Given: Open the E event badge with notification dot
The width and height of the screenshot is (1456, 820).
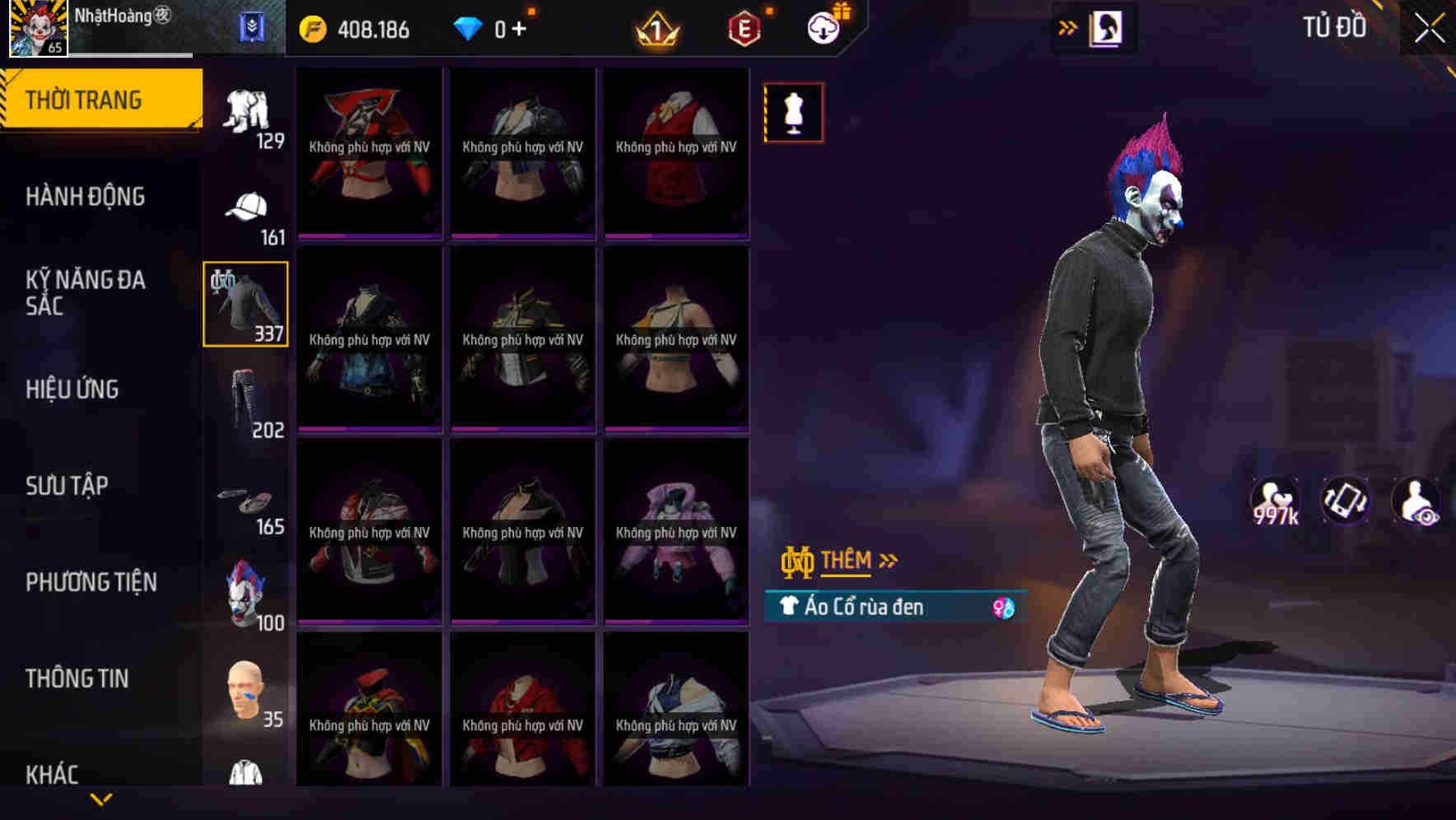Looking at the screenshot, I should coord(744,28).
